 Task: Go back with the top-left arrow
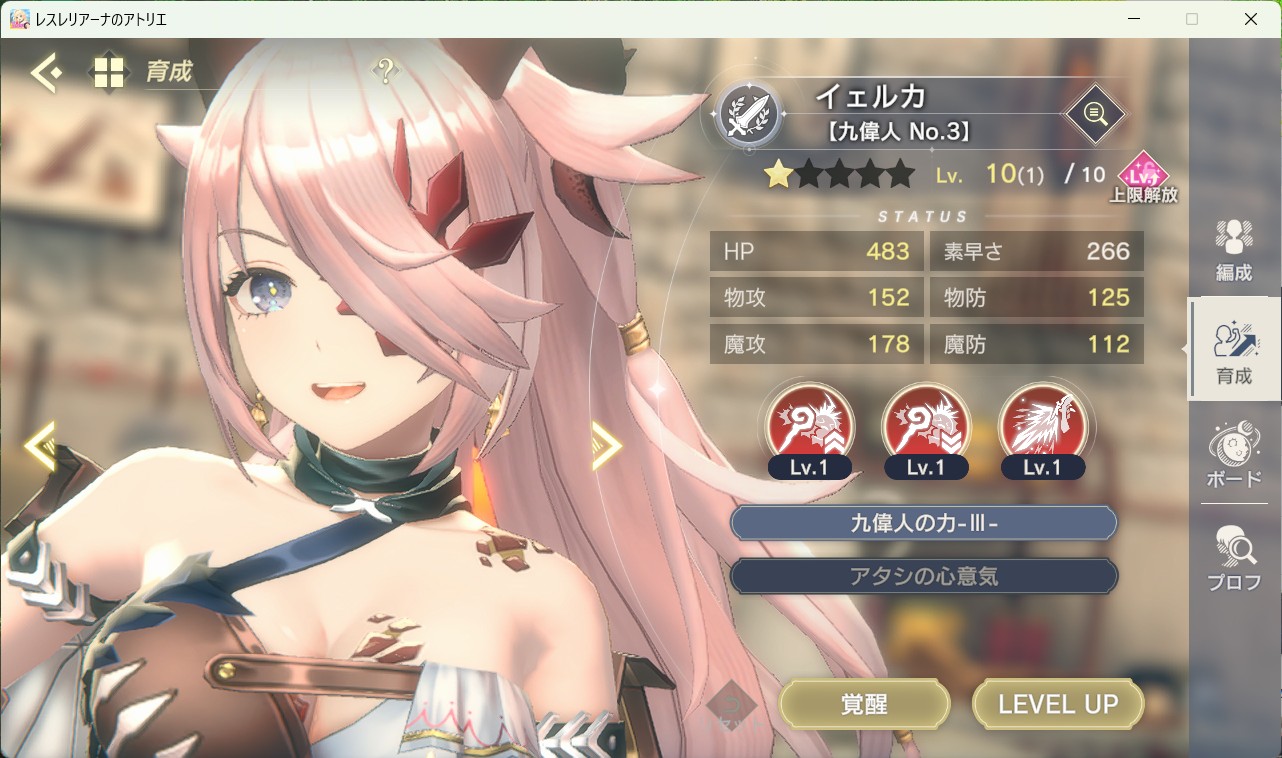[x=45, y=72]
